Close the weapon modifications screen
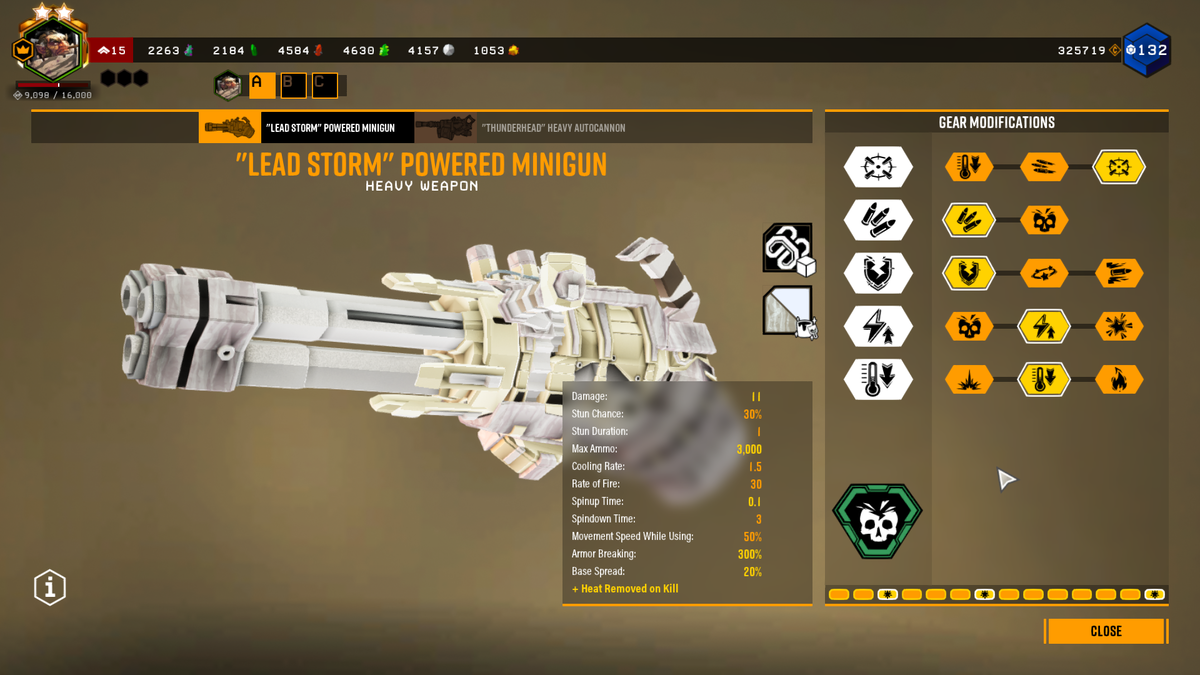 (x=1105, y=631)
